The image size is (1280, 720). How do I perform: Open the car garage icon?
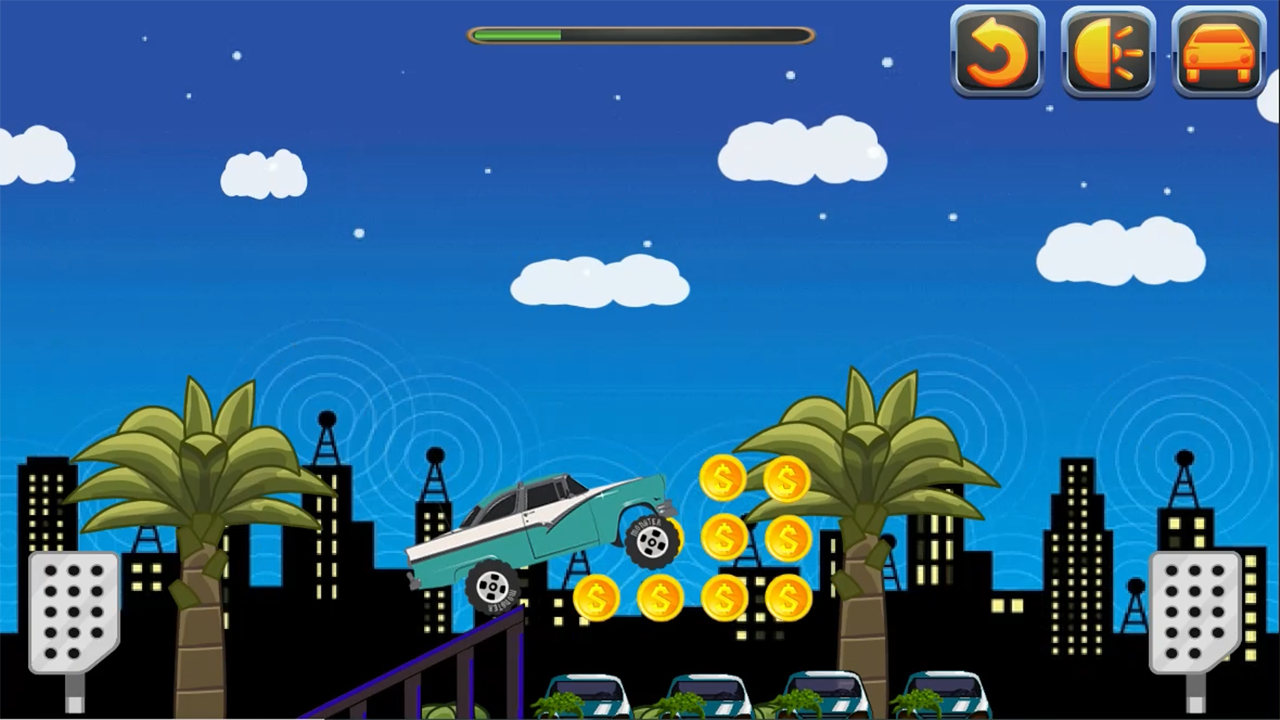pos(1218,52)
